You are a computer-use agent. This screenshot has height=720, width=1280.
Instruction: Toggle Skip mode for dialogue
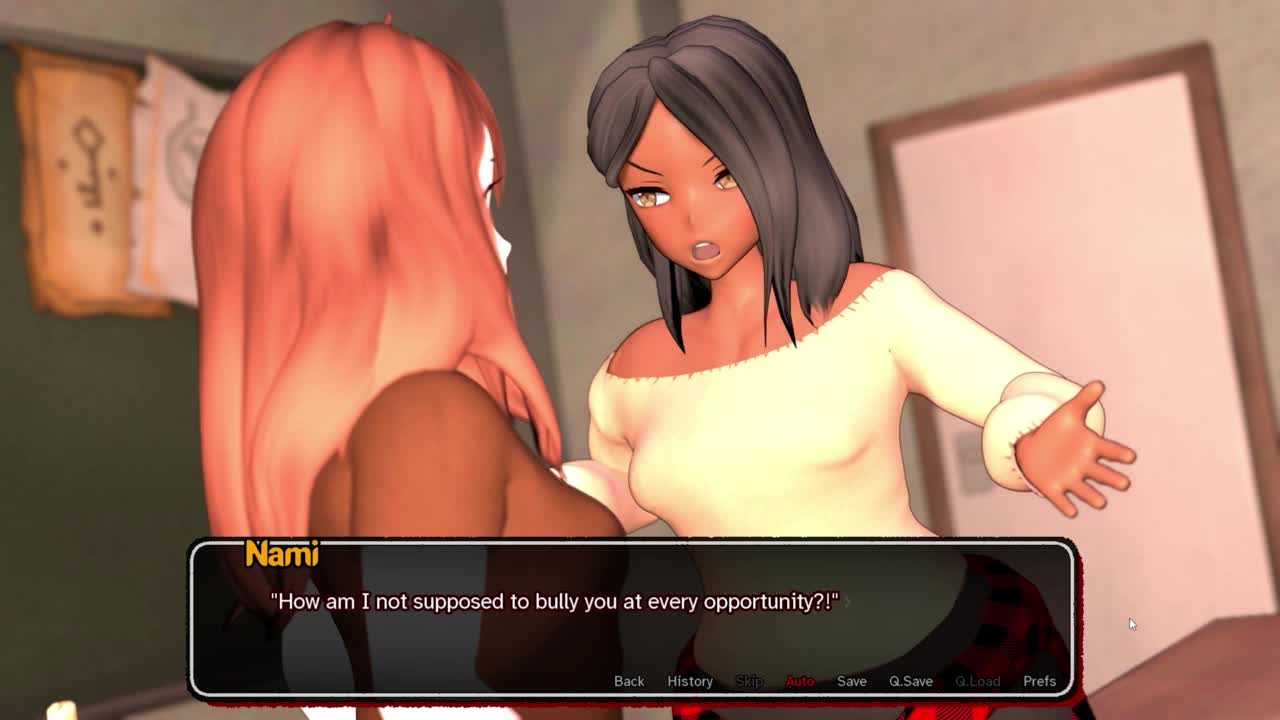749,681
